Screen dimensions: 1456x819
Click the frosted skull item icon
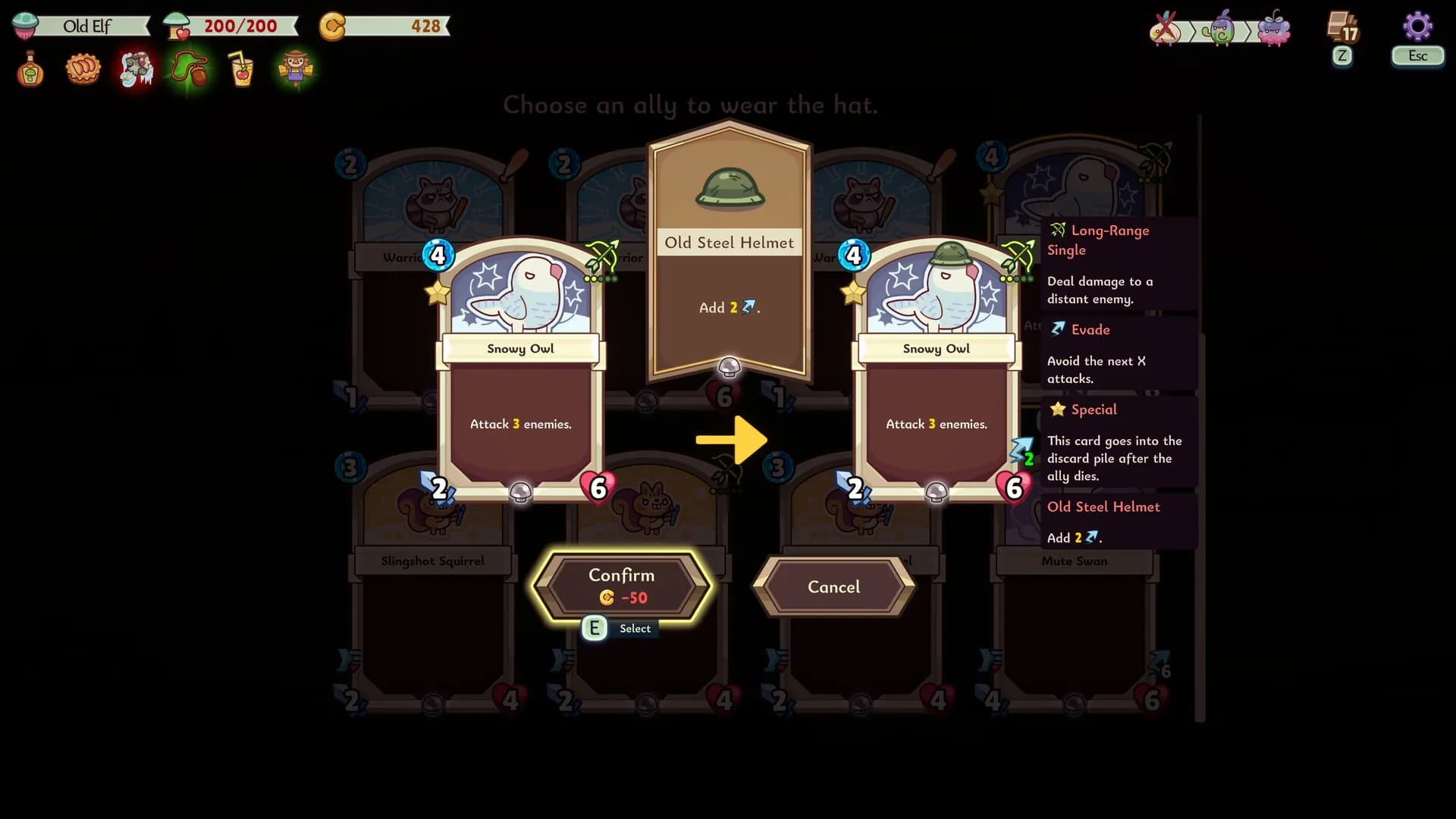pyautogui.click(x=136, y=69)
